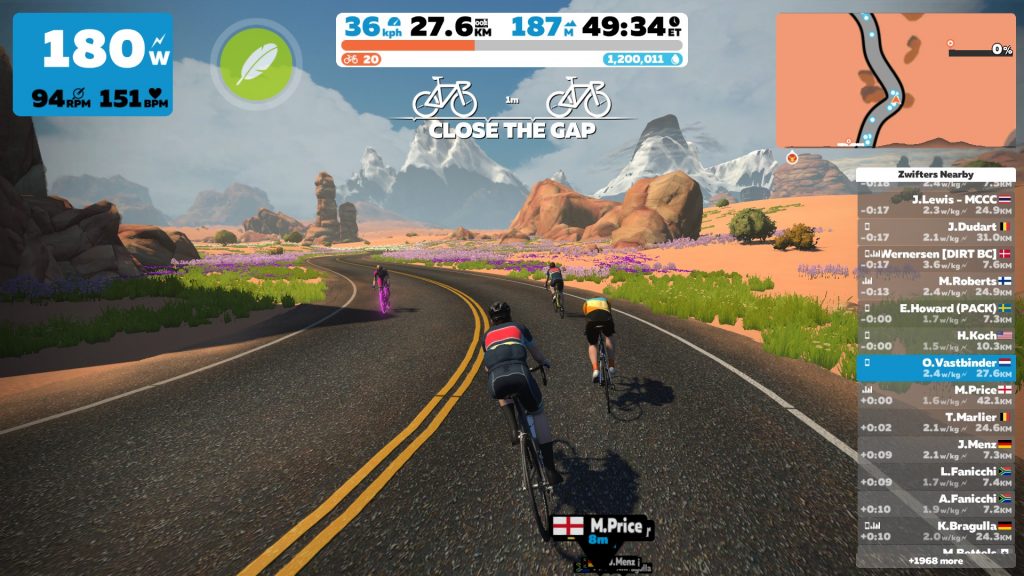Screen dimensions: 1024x576
Task: Click the Zwifters Nearby header
Action: click(x=936, y=175)
